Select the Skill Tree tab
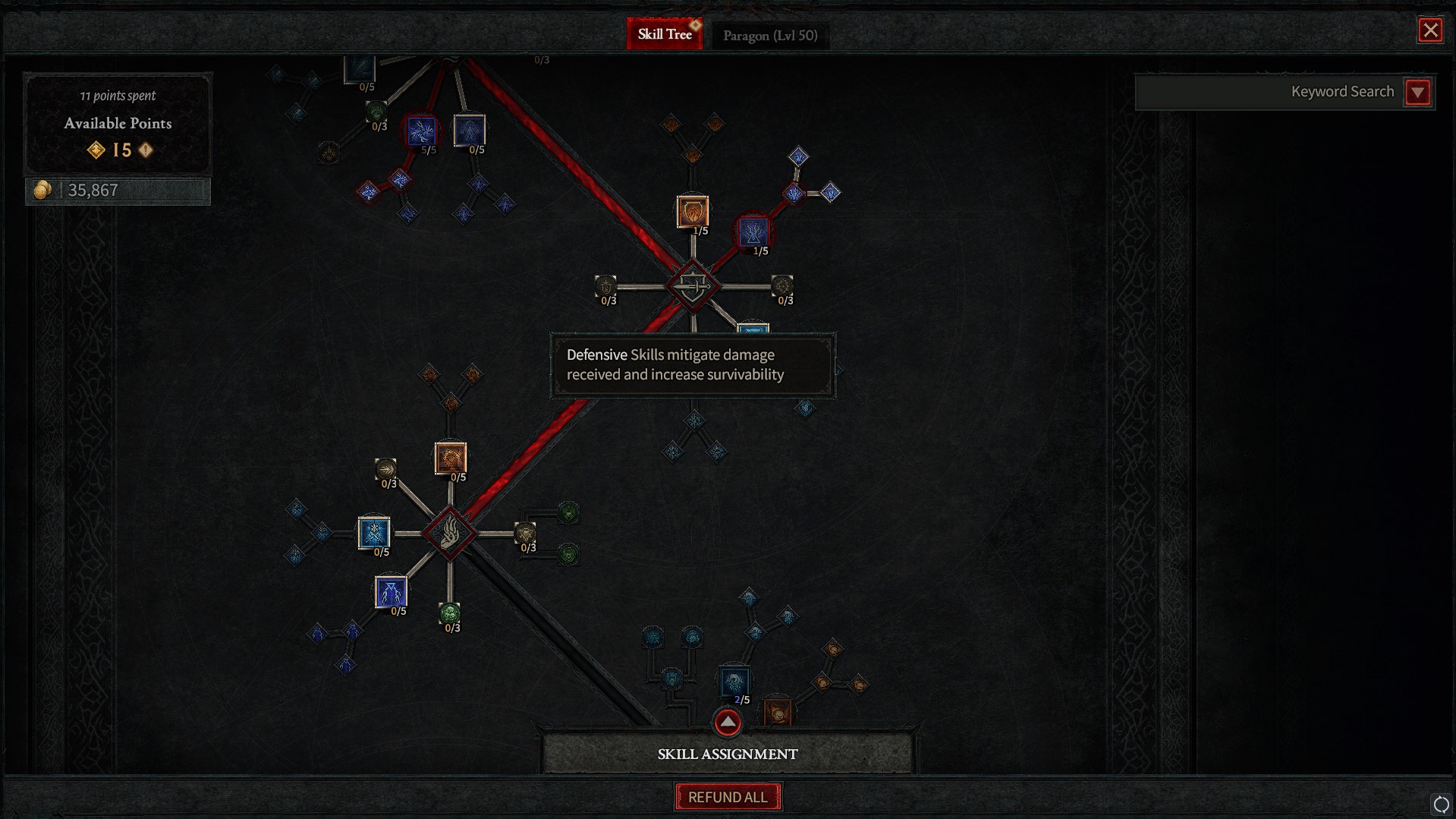The width and height of the screenshot is (1456, 819). tap(664, 33)
